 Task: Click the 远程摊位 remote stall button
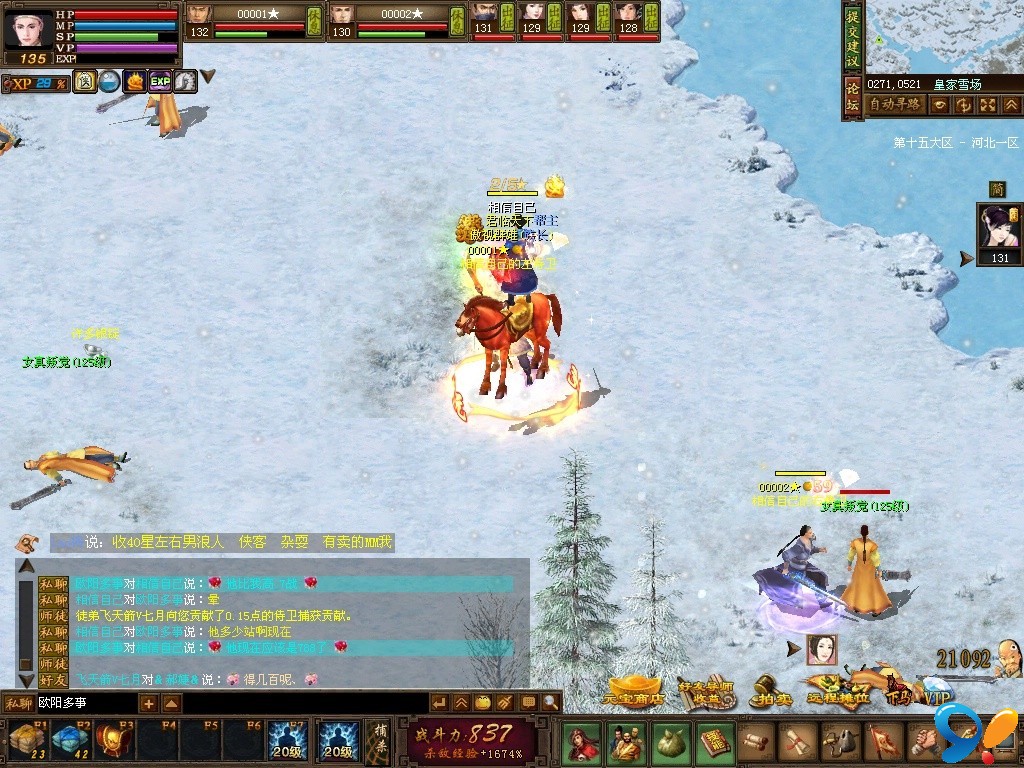(838, 693)
